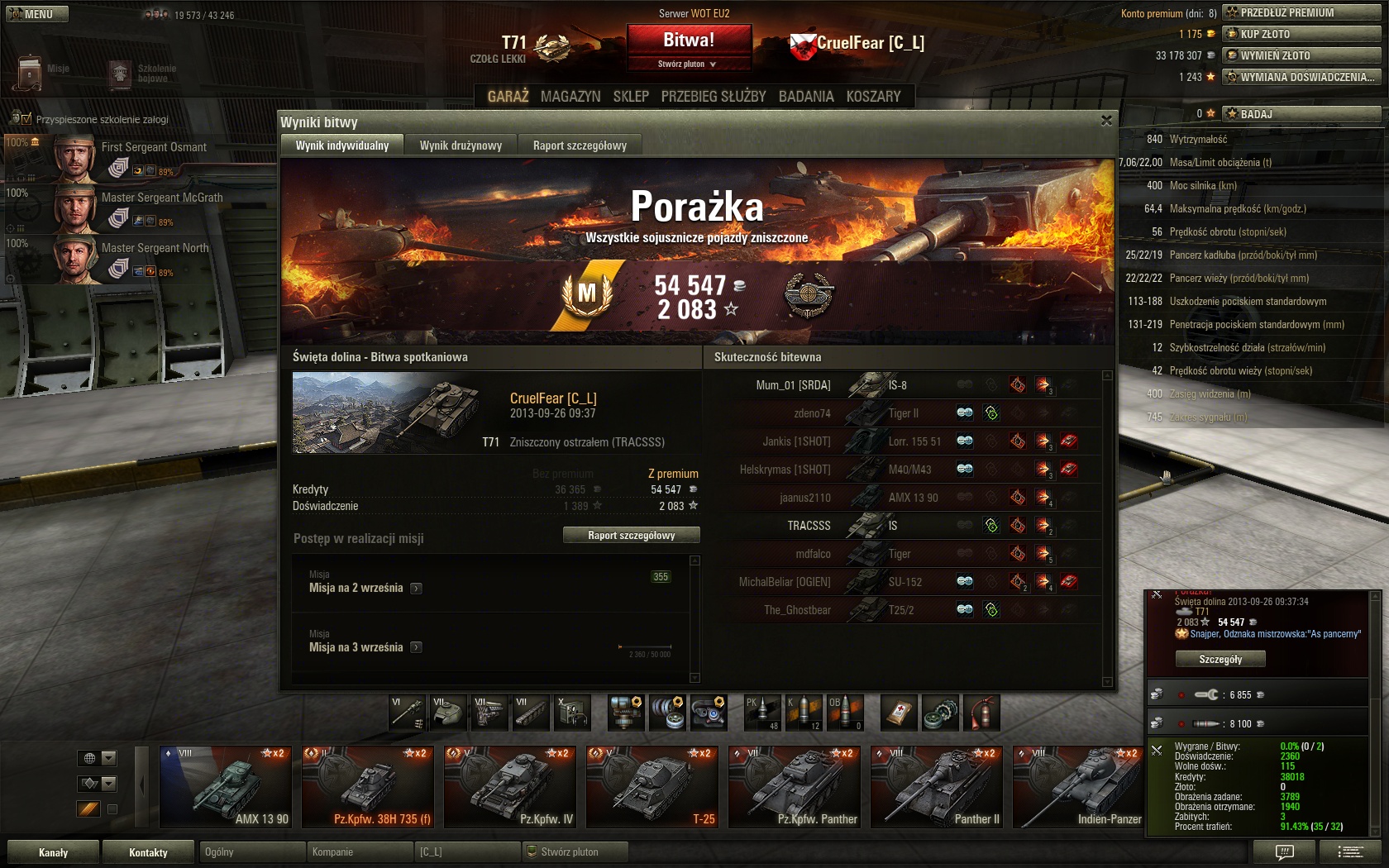
Task: Select the Wynik indywidualny tab
Action: click(x=342, y=145)
